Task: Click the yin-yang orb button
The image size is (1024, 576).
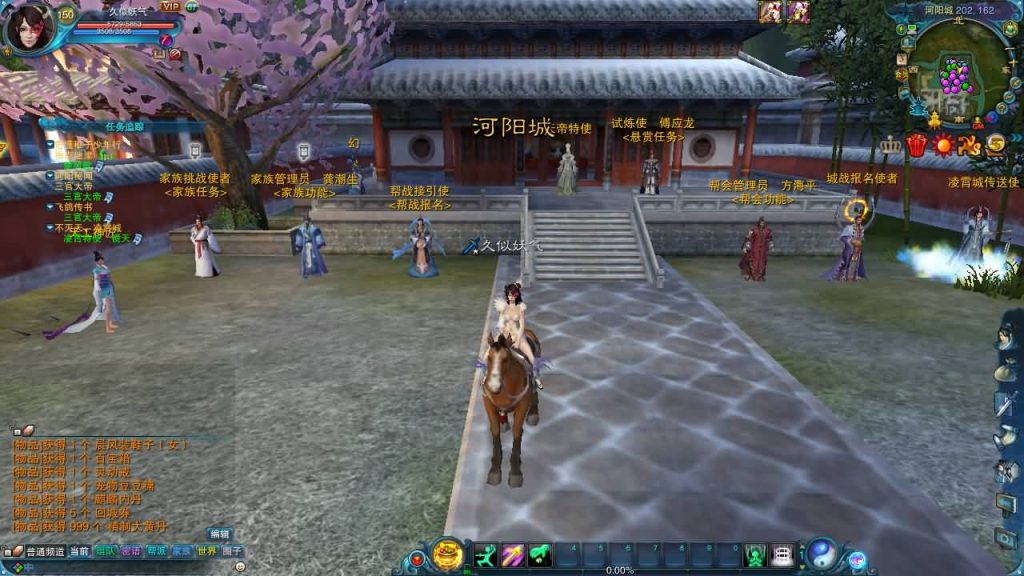Action: pos(822,553)
